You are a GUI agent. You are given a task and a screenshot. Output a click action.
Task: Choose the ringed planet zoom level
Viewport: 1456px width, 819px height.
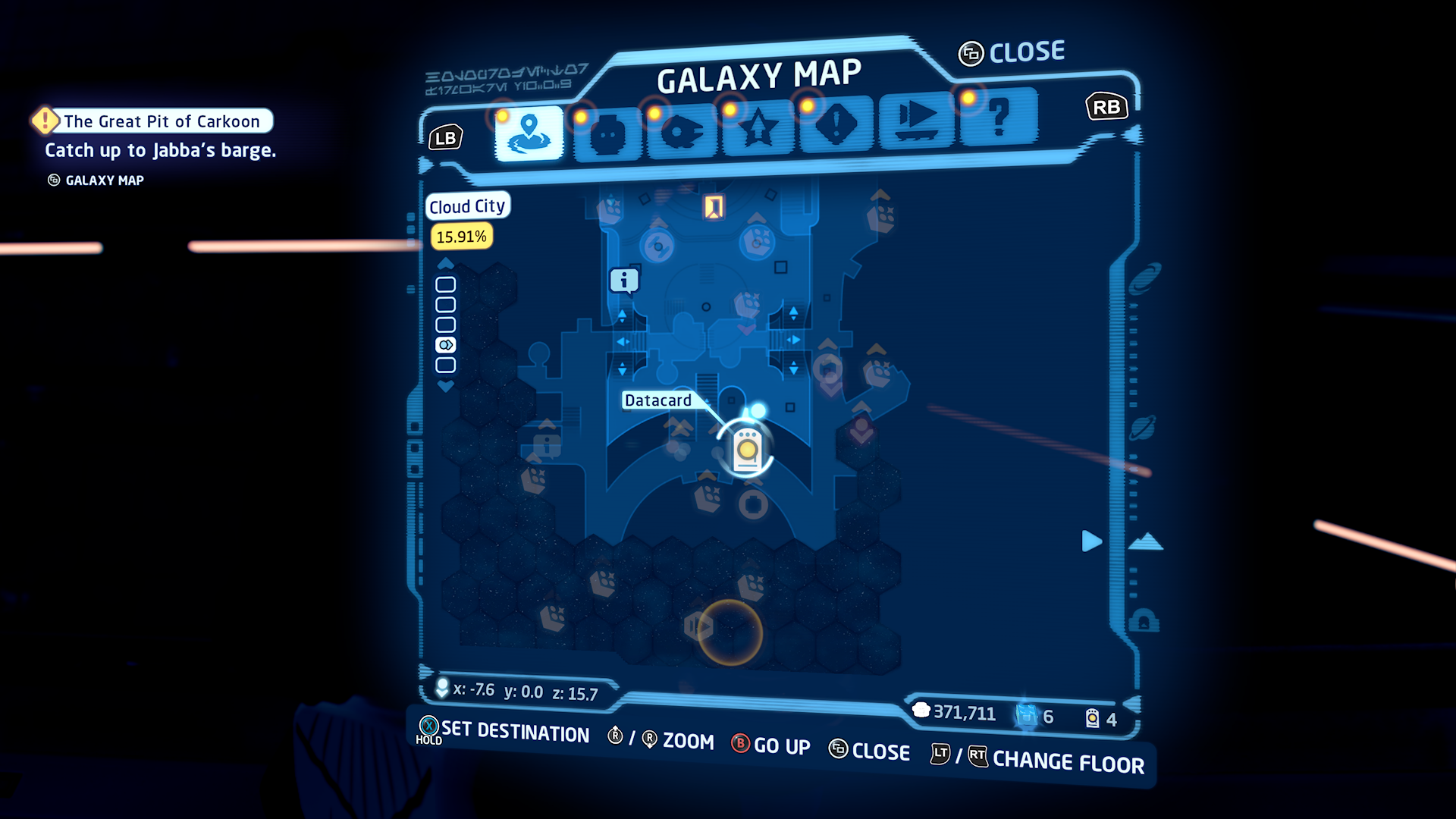[1142, 428]
